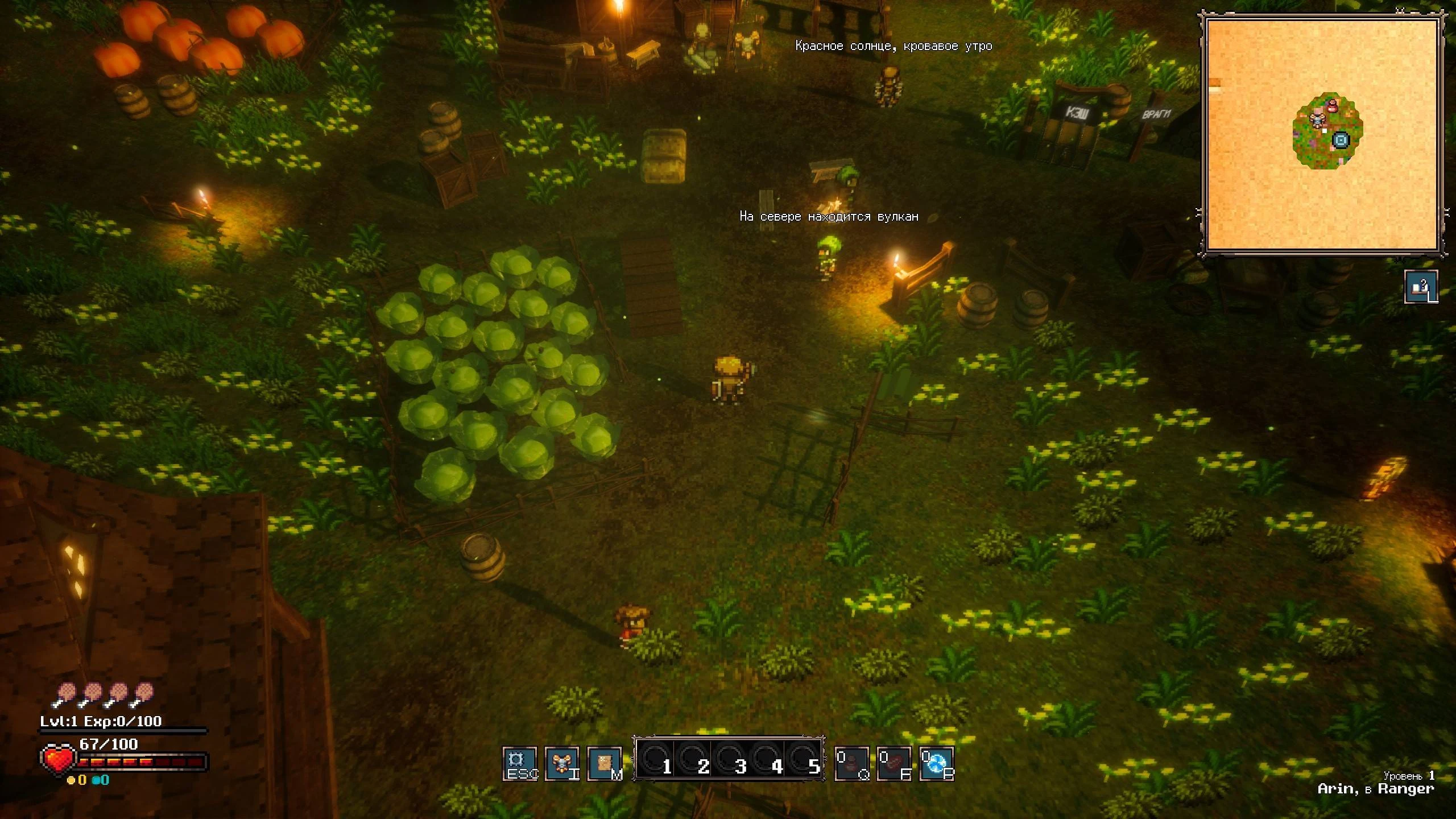Open the inventory via the armor "I" icon
1456x819 pixels.
click(563, 765)
